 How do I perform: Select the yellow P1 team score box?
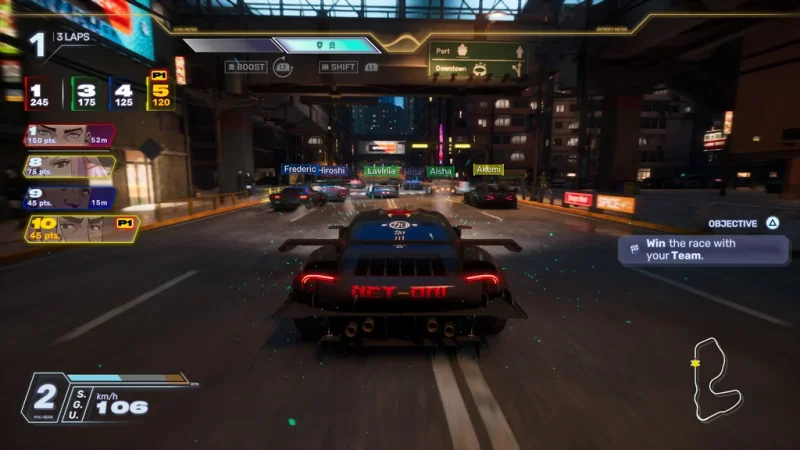click(160, 94)
